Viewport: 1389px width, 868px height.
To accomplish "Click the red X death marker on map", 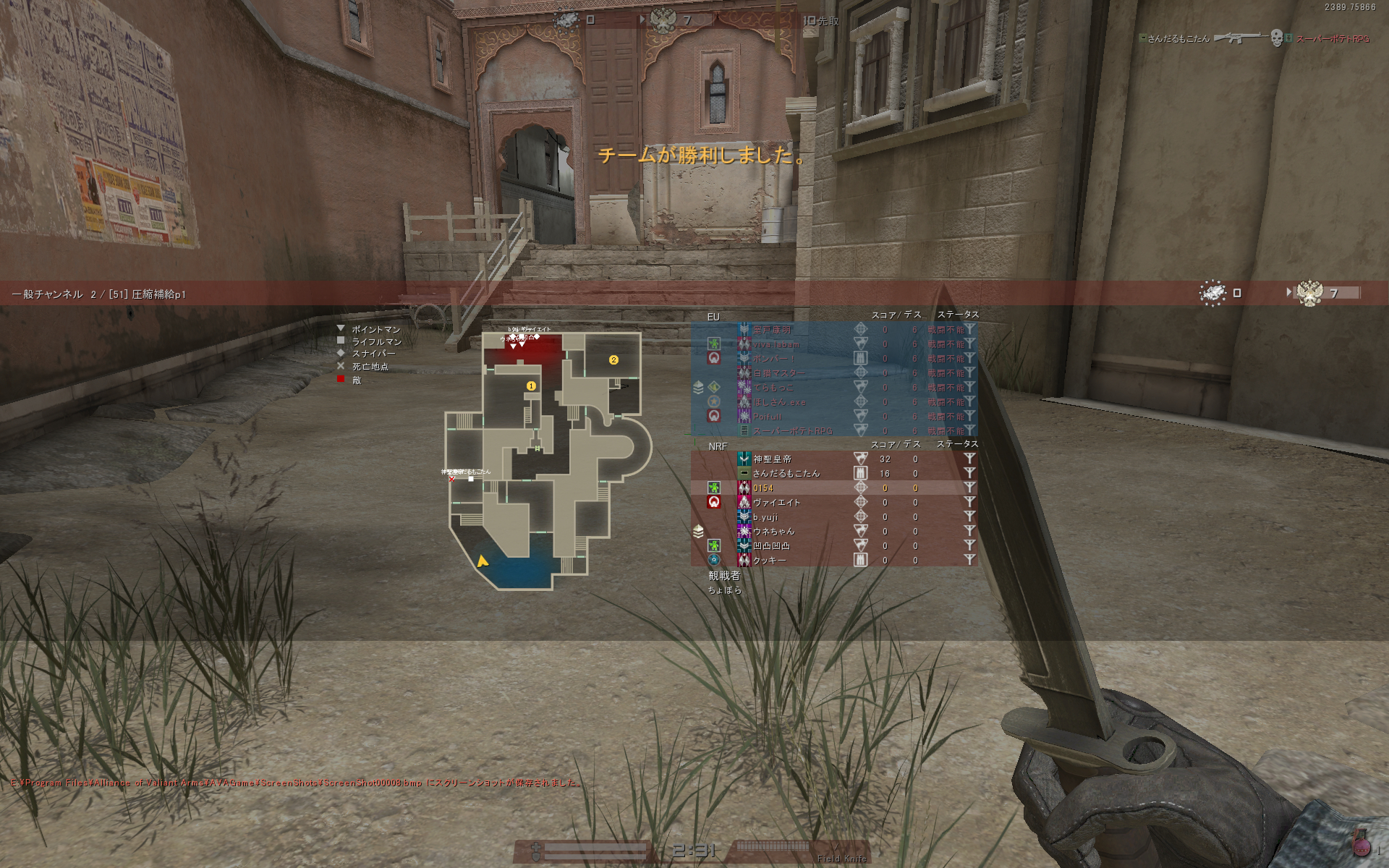I will tap(452, 479).
